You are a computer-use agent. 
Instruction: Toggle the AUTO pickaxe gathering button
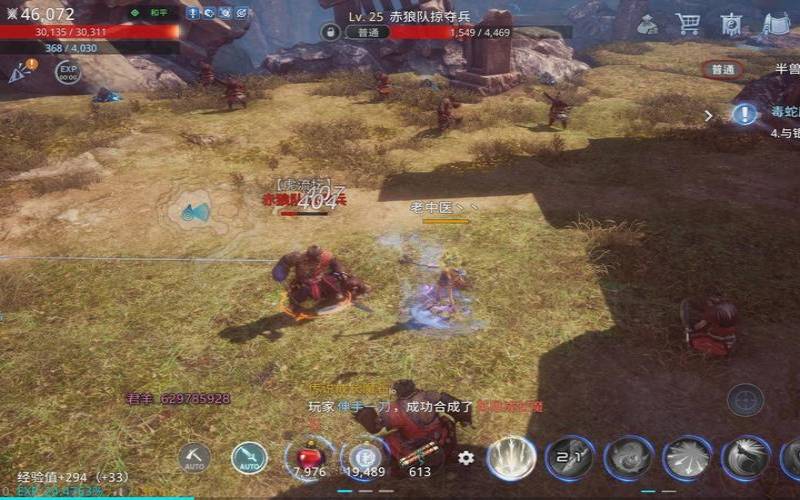pos(194,458)
